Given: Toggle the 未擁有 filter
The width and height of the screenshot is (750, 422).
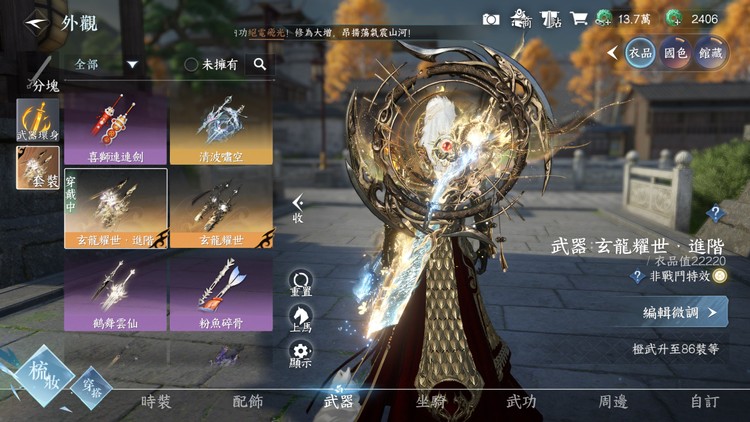Looking at the screenshot, I should (210, 64).
